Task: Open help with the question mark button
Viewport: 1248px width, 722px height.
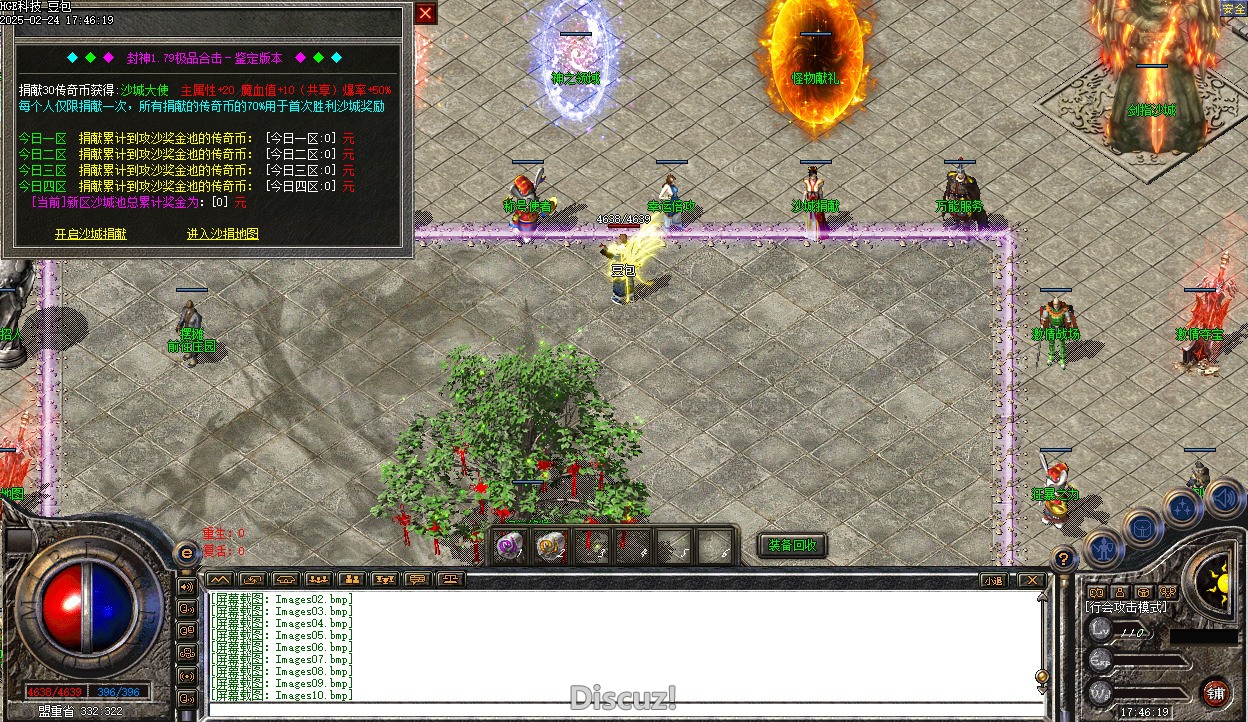Action: click(1065, 560)
